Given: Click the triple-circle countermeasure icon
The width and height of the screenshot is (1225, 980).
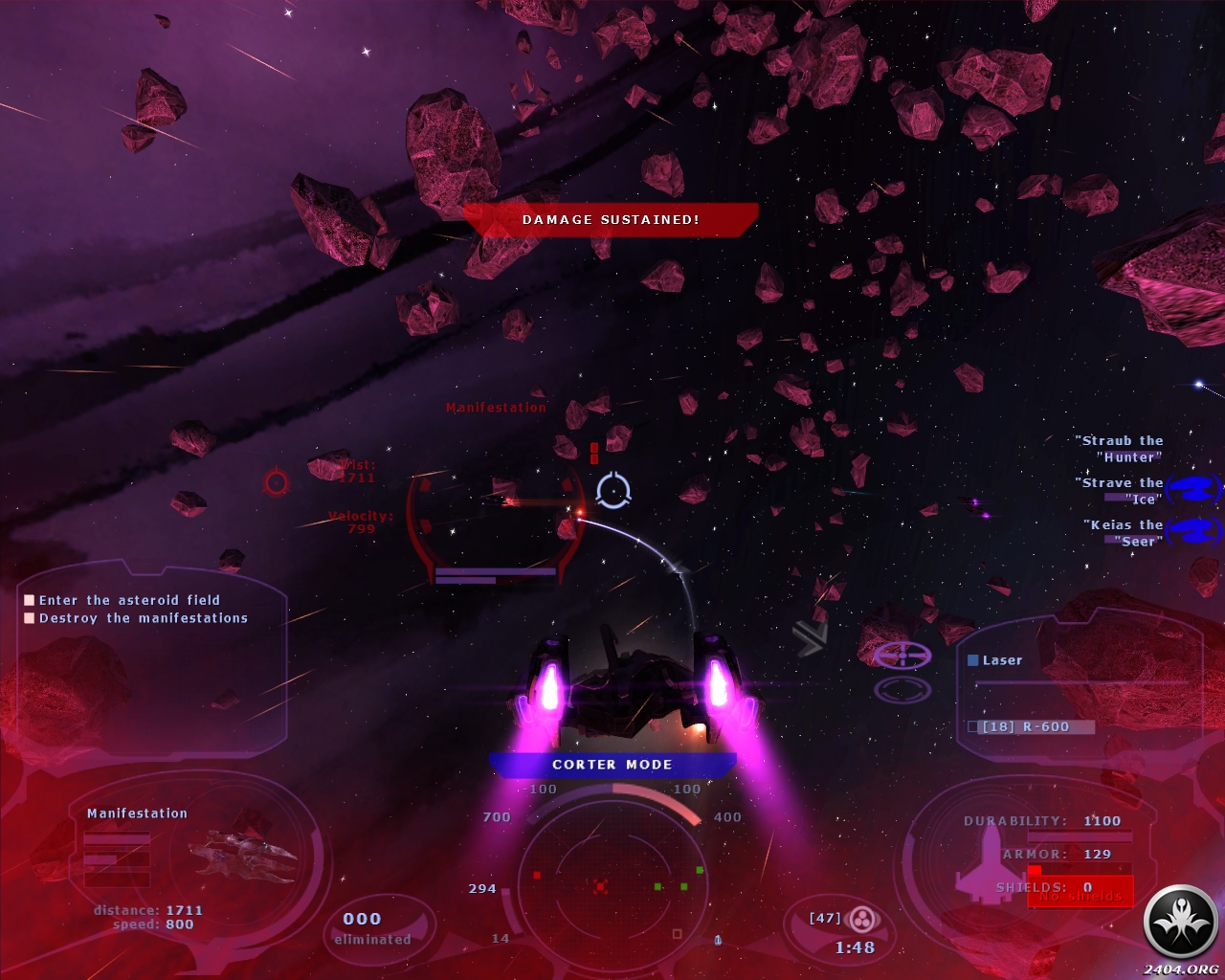Looking at the screenshot, I should (x=862, y=920).
